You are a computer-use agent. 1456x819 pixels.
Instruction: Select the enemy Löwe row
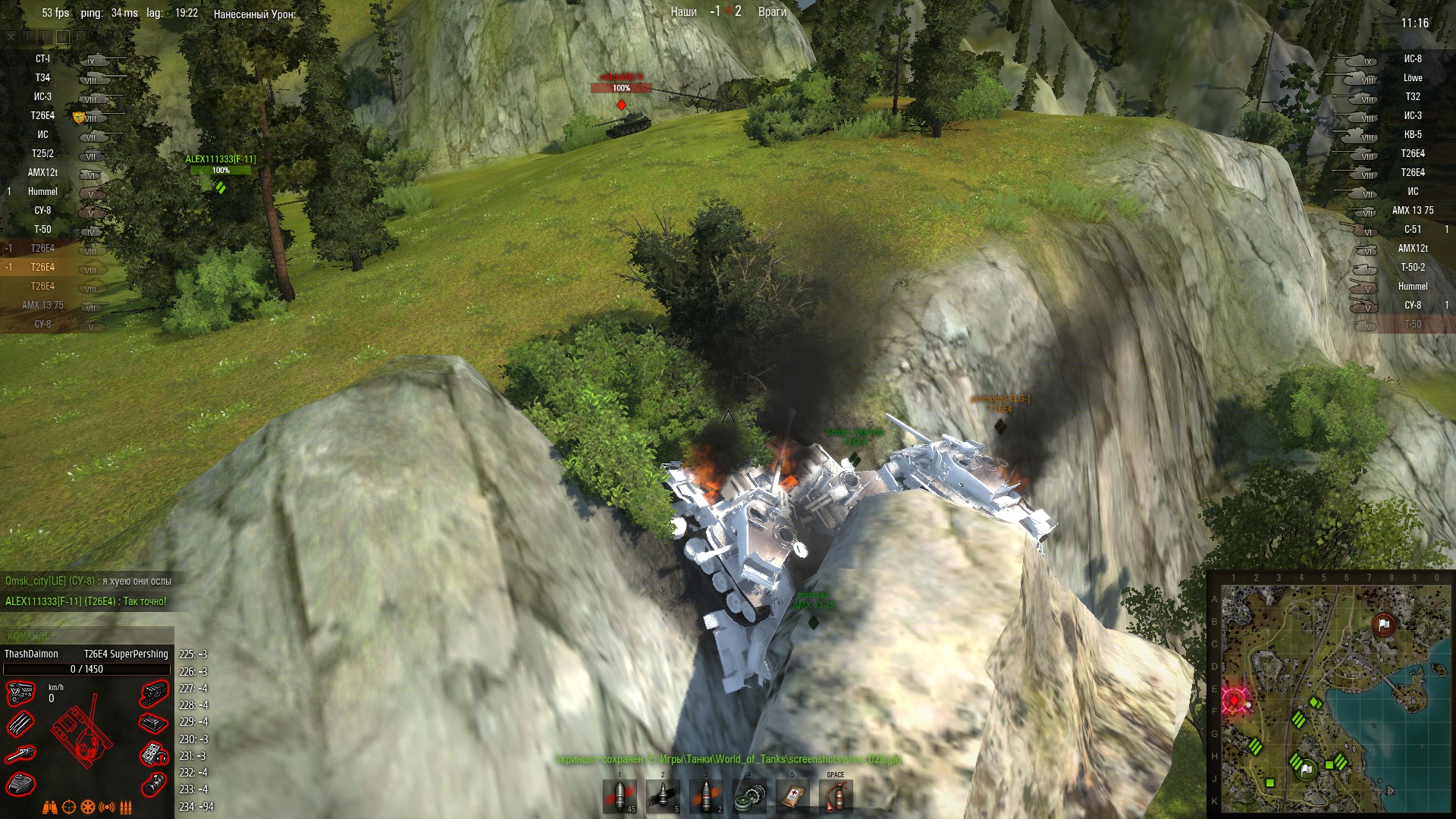click(x=1412, y=78)
